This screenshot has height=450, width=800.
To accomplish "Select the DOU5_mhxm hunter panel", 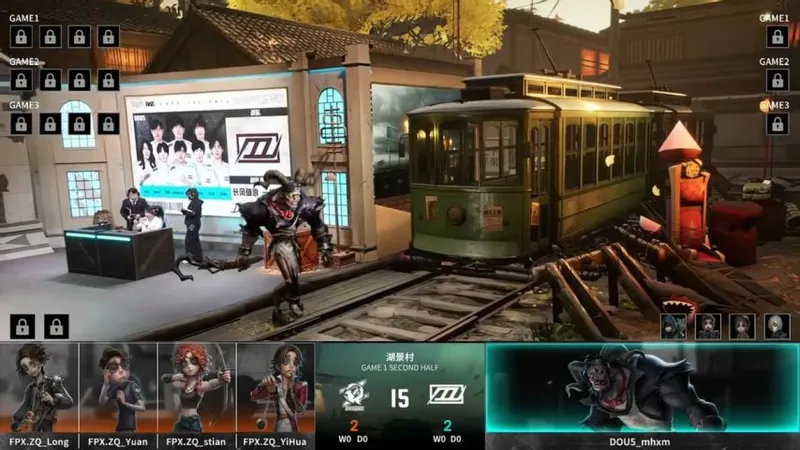I will coord(642,390).
